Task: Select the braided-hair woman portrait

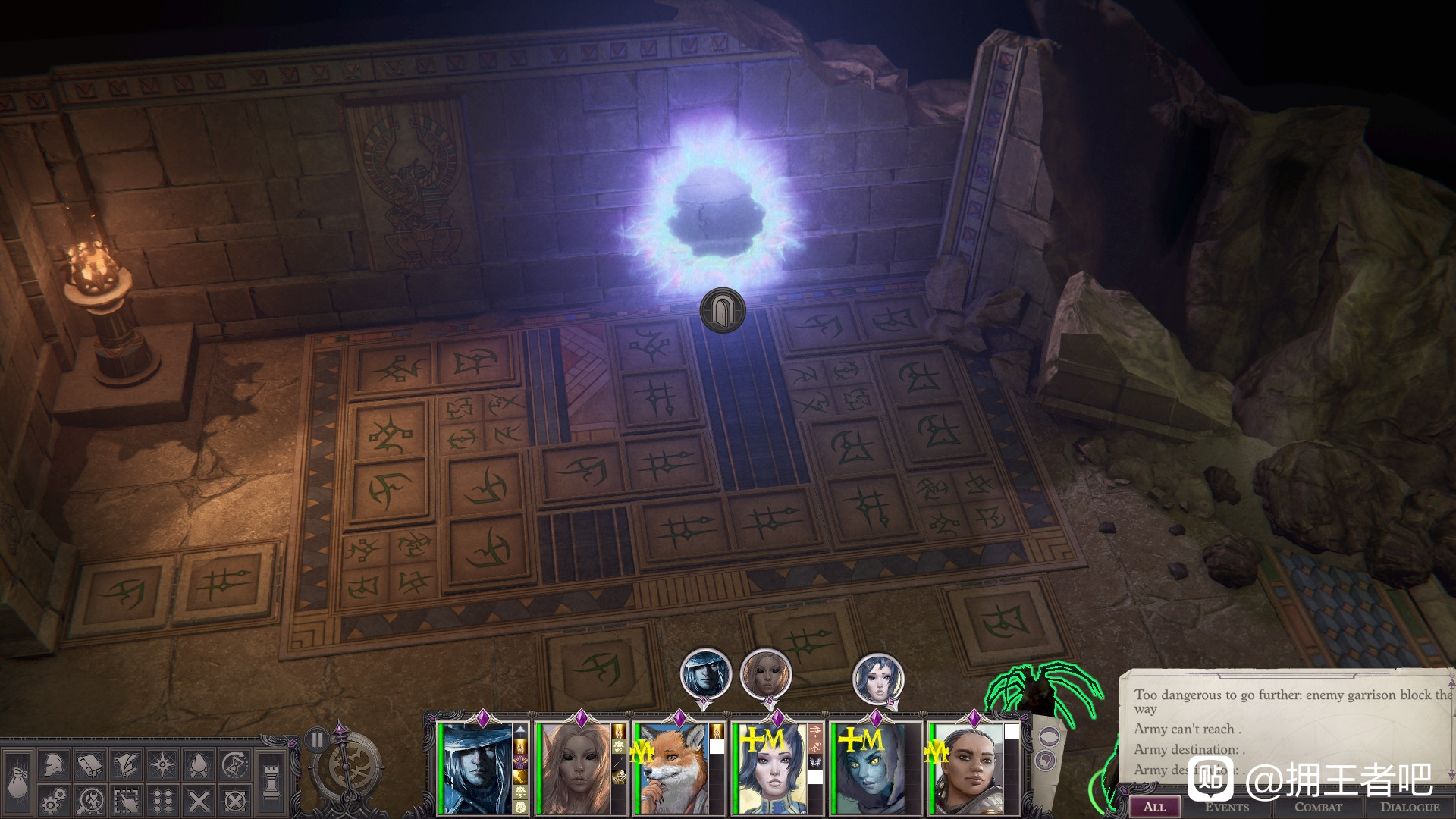Action: [966, 769]
